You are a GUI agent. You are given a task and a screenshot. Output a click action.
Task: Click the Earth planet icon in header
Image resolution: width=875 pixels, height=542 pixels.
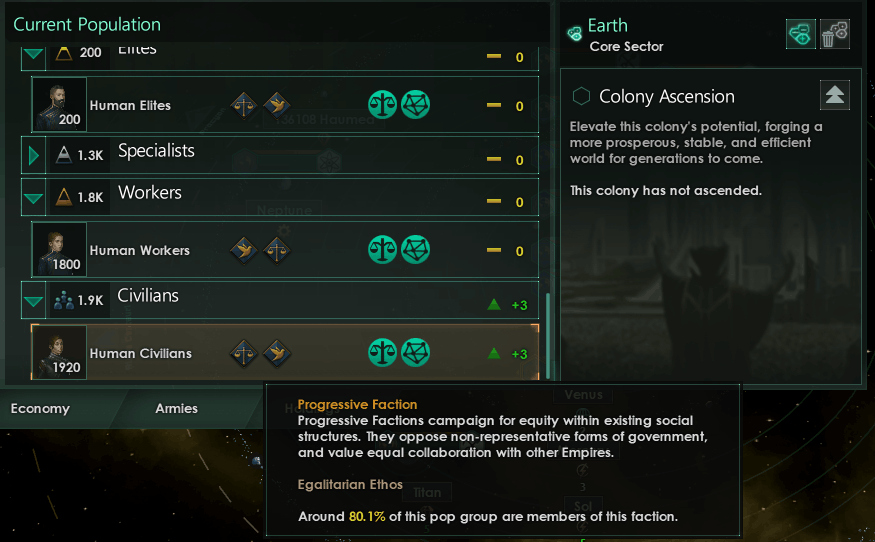[575, 34]
